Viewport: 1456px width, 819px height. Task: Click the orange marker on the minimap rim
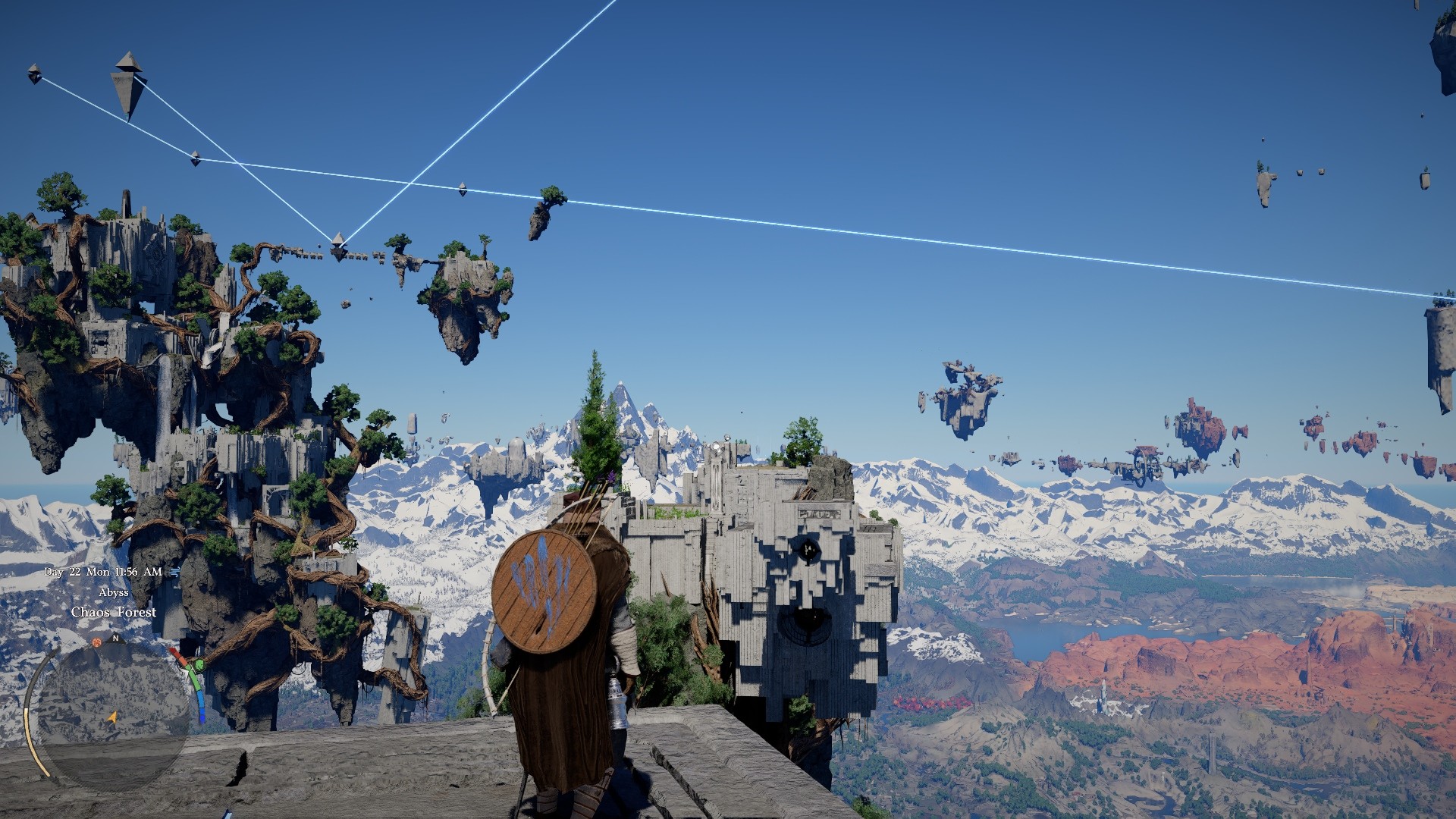click(x=96, y=642)
